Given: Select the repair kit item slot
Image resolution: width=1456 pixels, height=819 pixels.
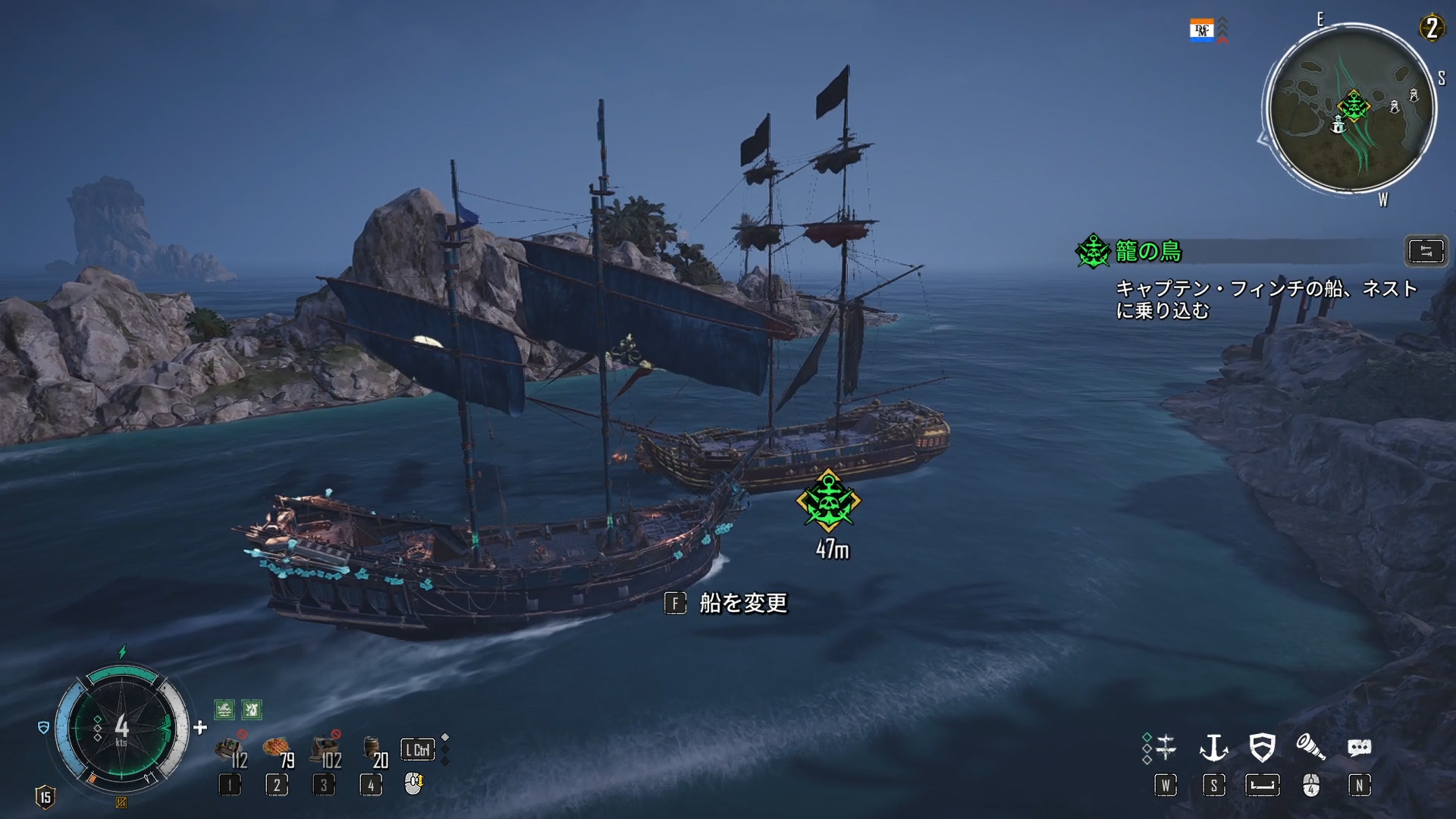Looking at the screenshot, I should coord(231,750).
